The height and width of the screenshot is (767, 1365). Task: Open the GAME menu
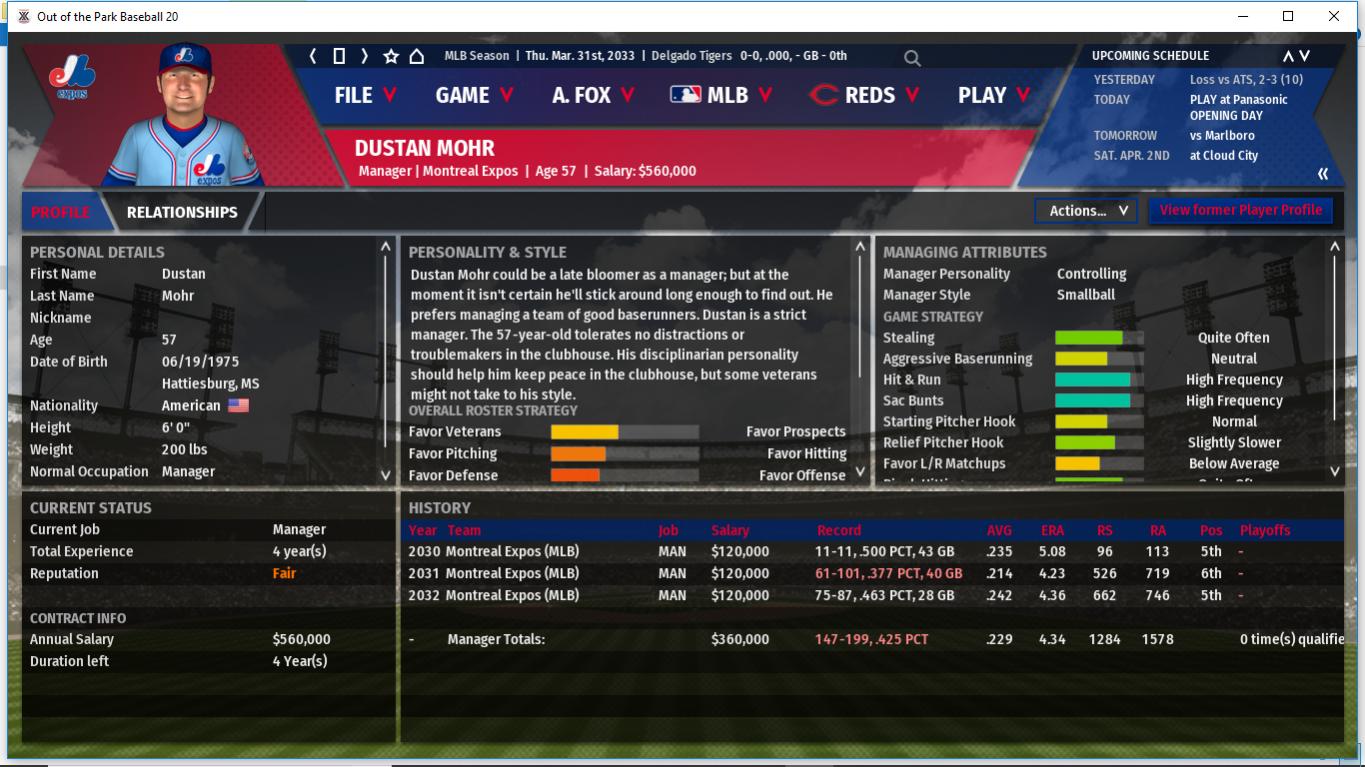pyautogui.click(x=474, y=95)
